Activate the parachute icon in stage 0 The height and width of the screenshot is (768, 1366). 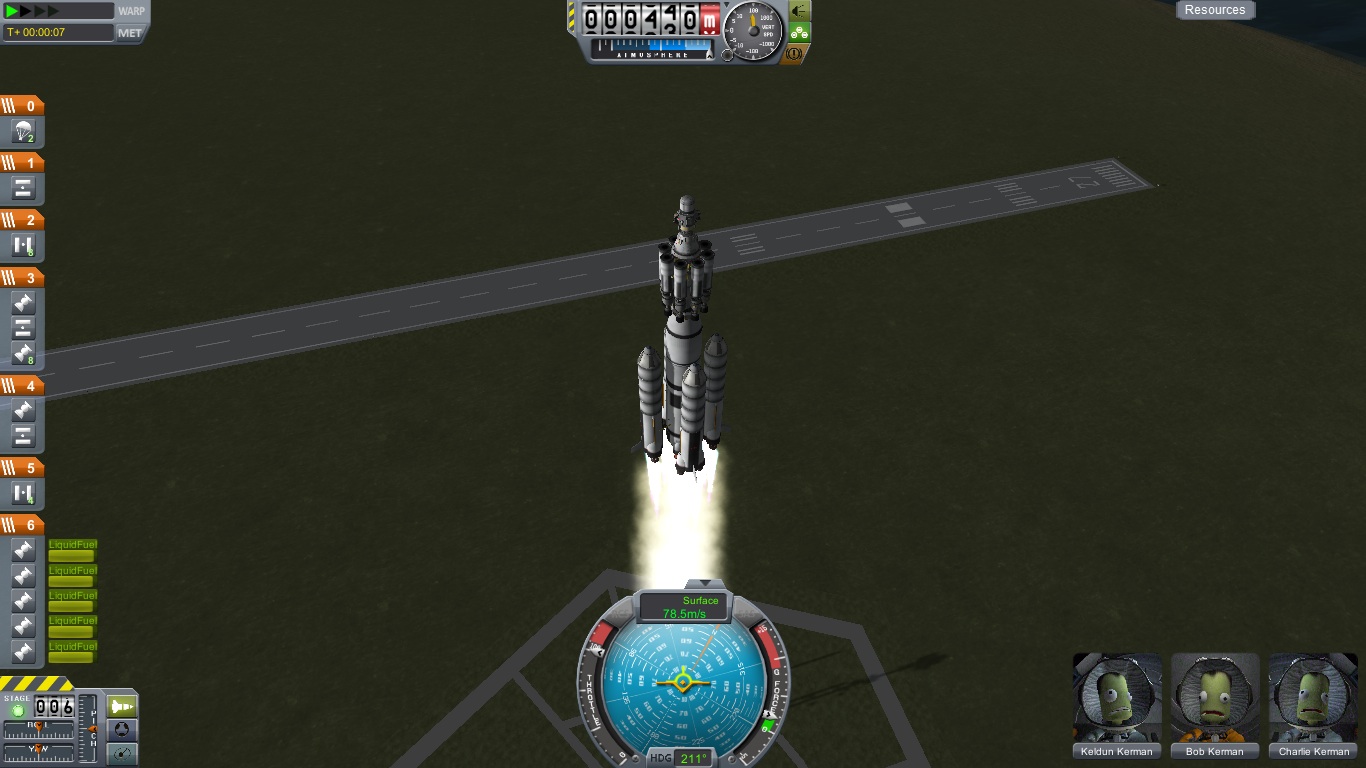coord(23,130)
